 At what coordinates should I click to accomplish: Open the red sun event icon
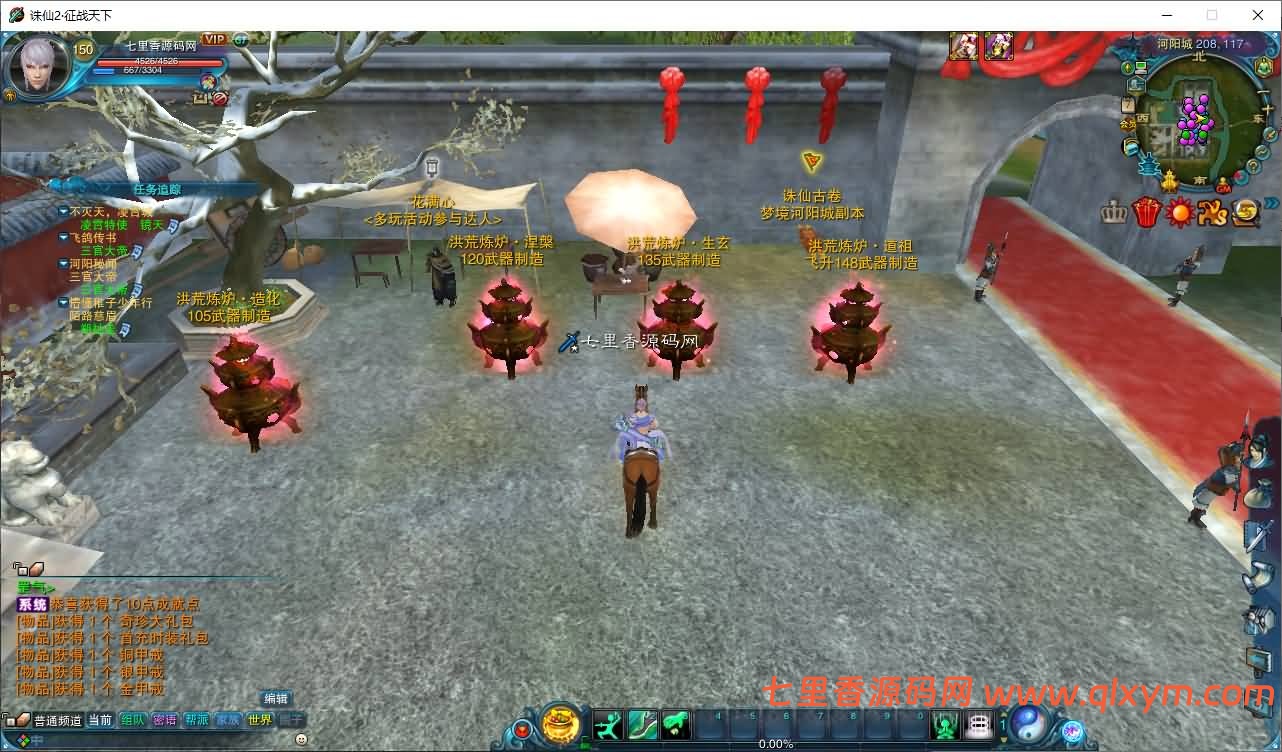coord(1180,212)
